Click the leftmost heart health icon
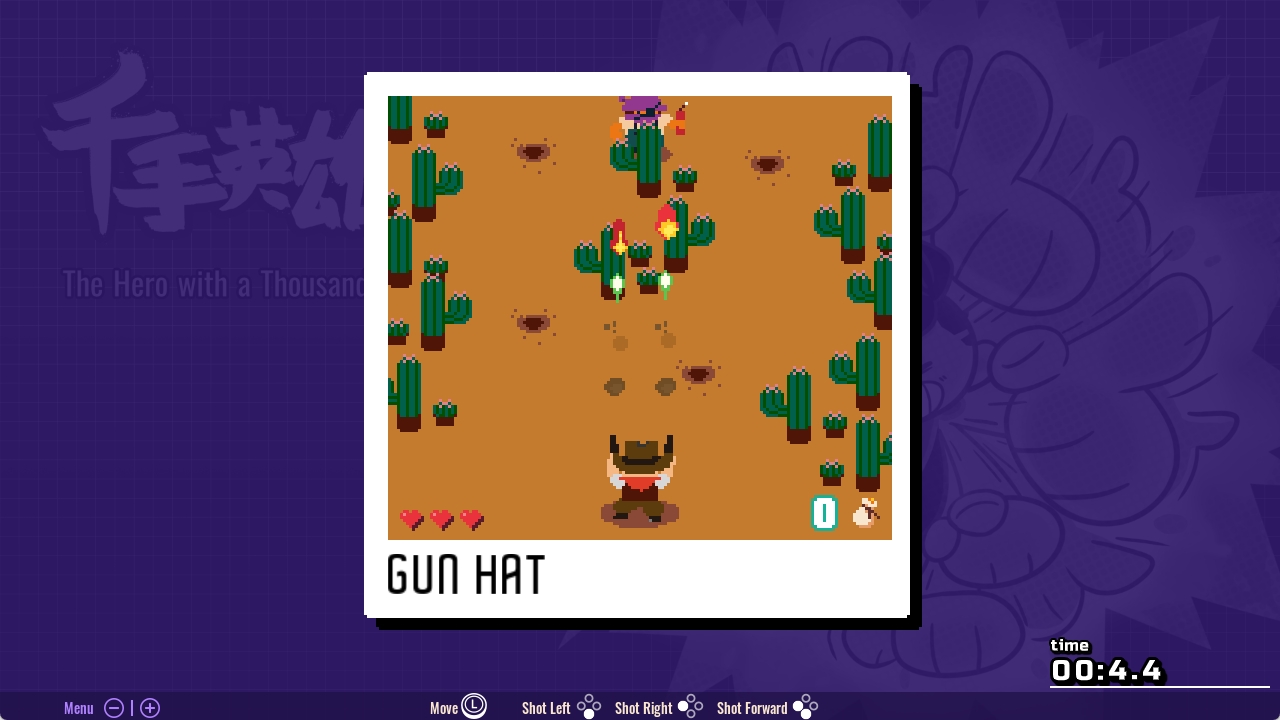Viewport: 1280px width, 720px height. 410,520
